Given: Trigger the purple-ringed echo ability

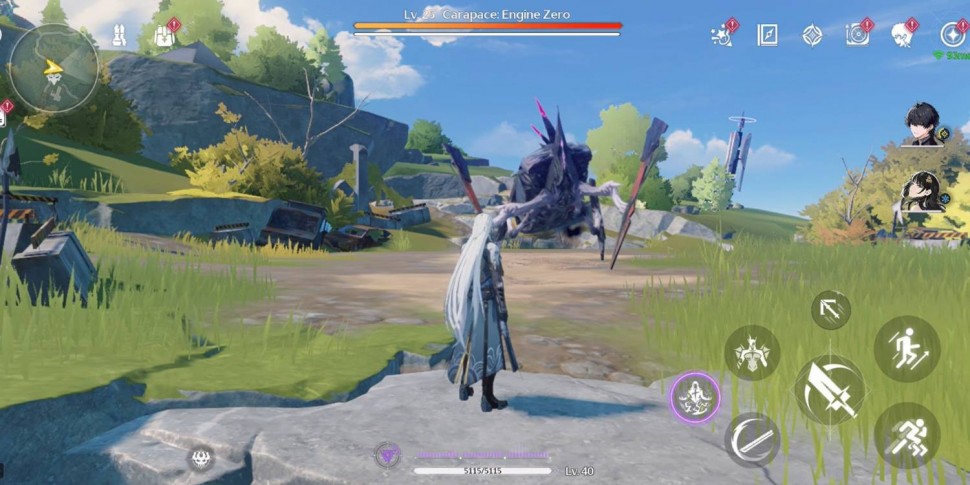Looking at the screenshot, I should pos(695,397).
